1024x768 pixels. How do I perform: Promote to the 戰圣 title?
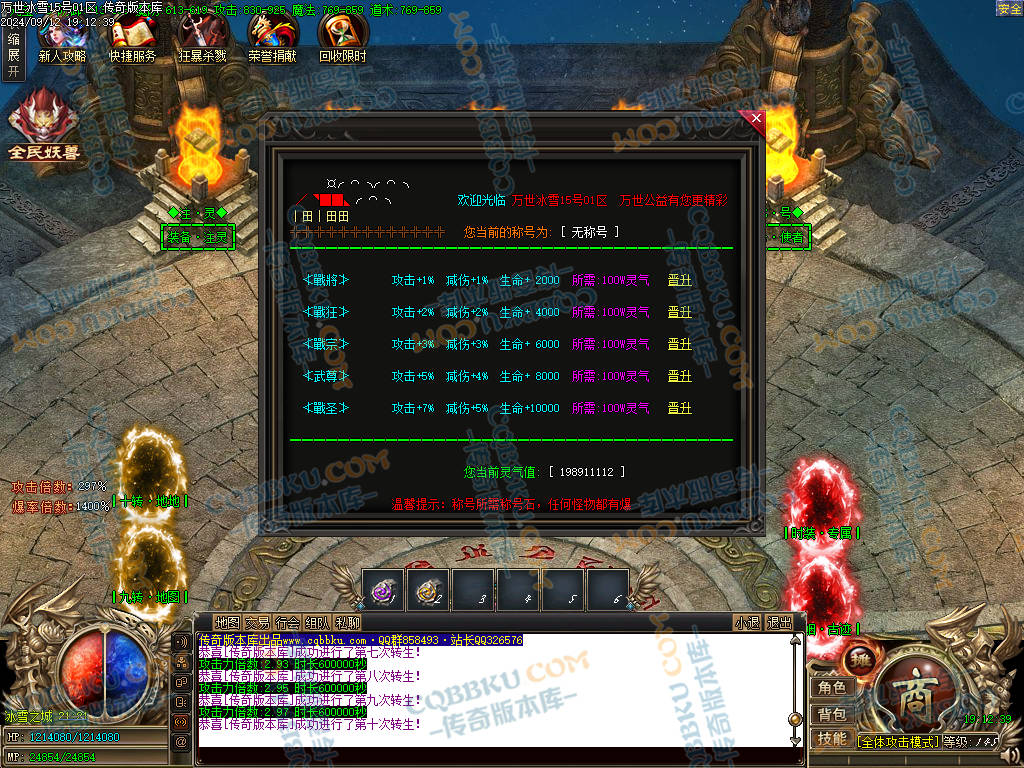(680, 408)
